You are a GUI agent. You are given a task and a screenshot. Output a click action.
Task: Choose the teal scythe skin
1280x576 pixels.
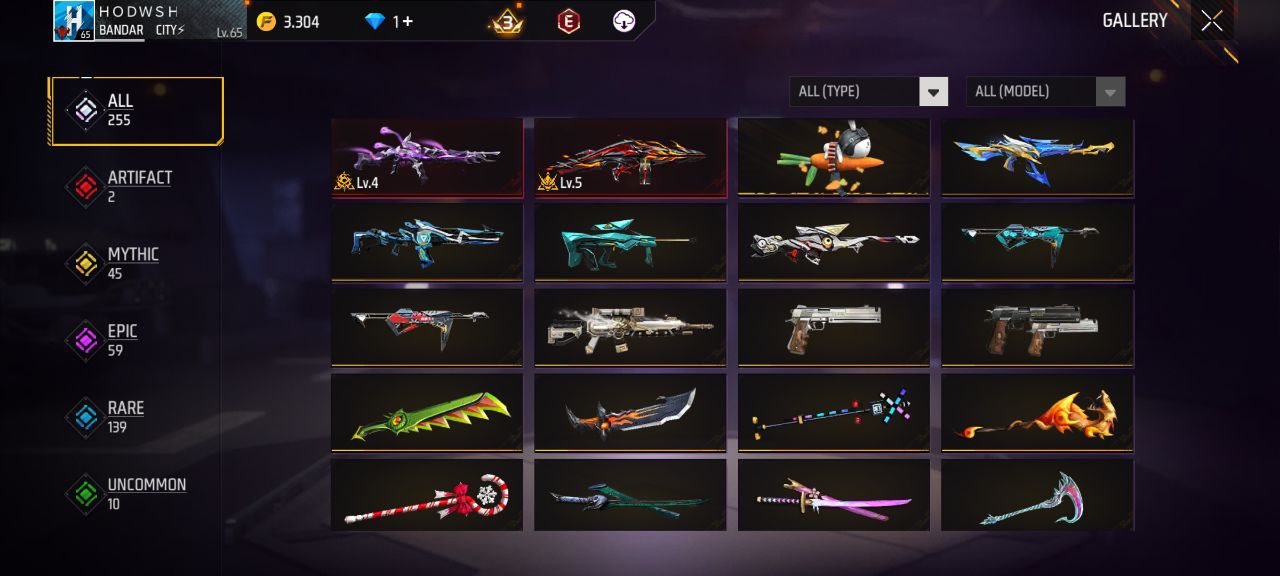coord(1037,495)
